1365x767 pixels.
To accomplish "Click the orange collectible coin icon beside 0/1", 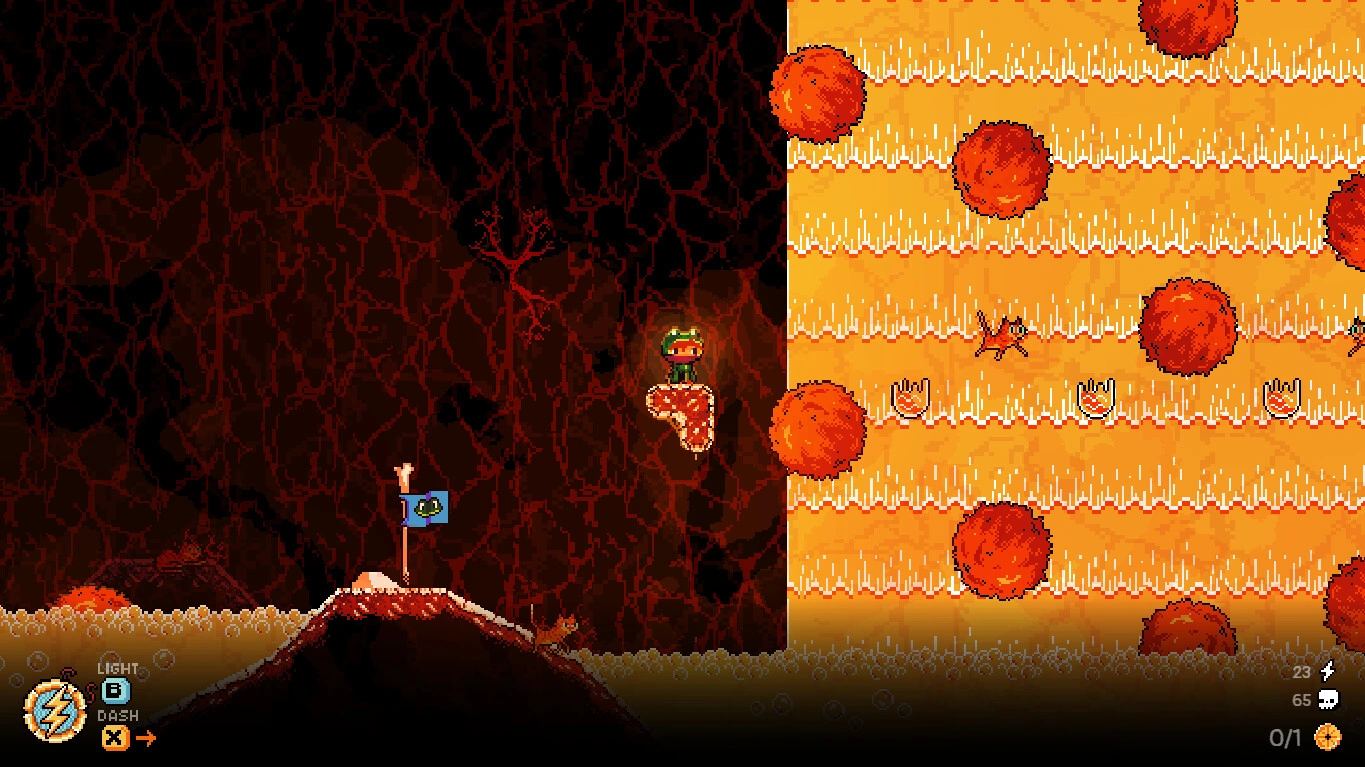I will click(1330, 737).
